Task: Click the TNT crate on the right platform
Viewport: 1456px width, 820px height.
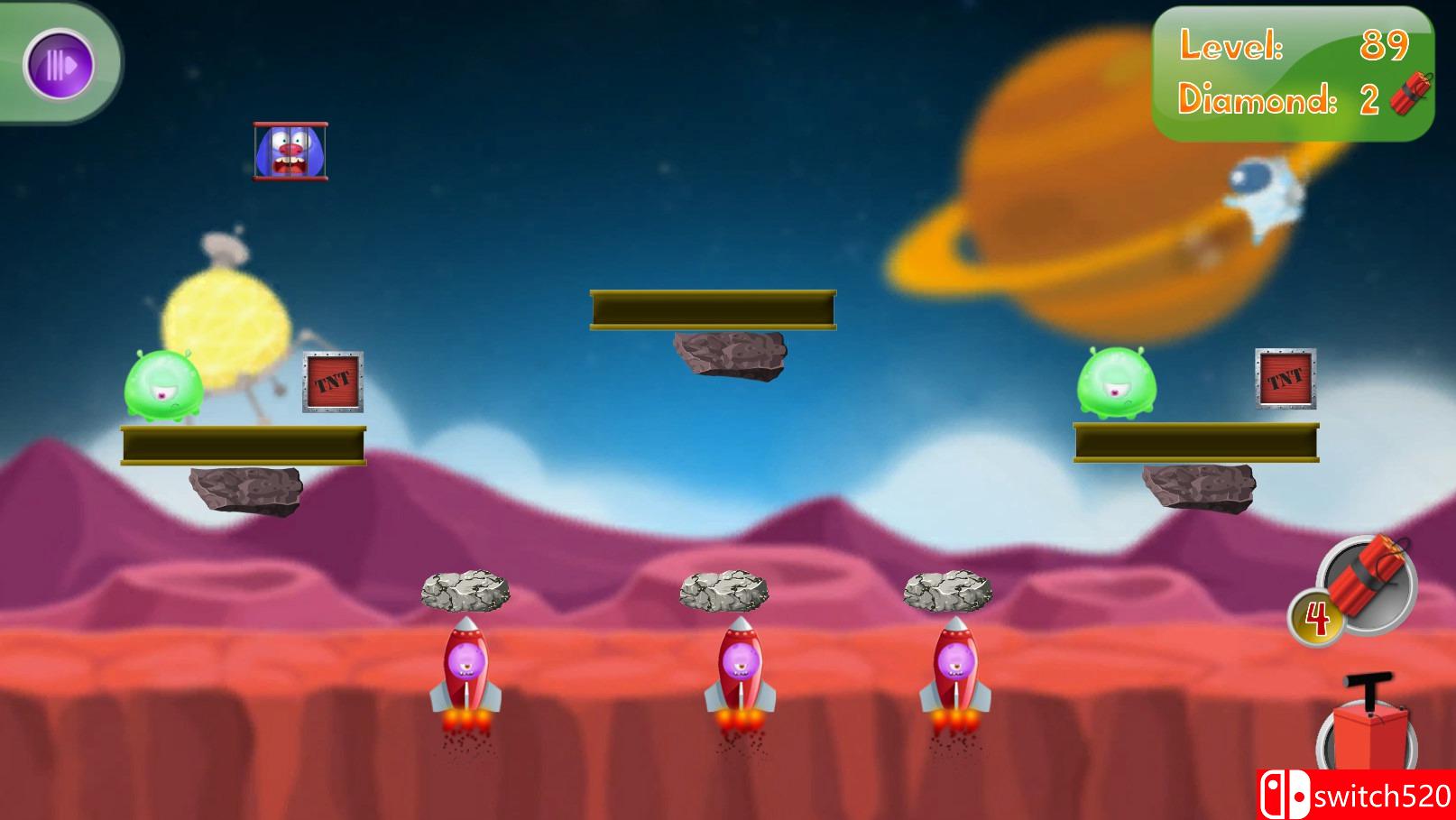Action: tap(1285, 379)
